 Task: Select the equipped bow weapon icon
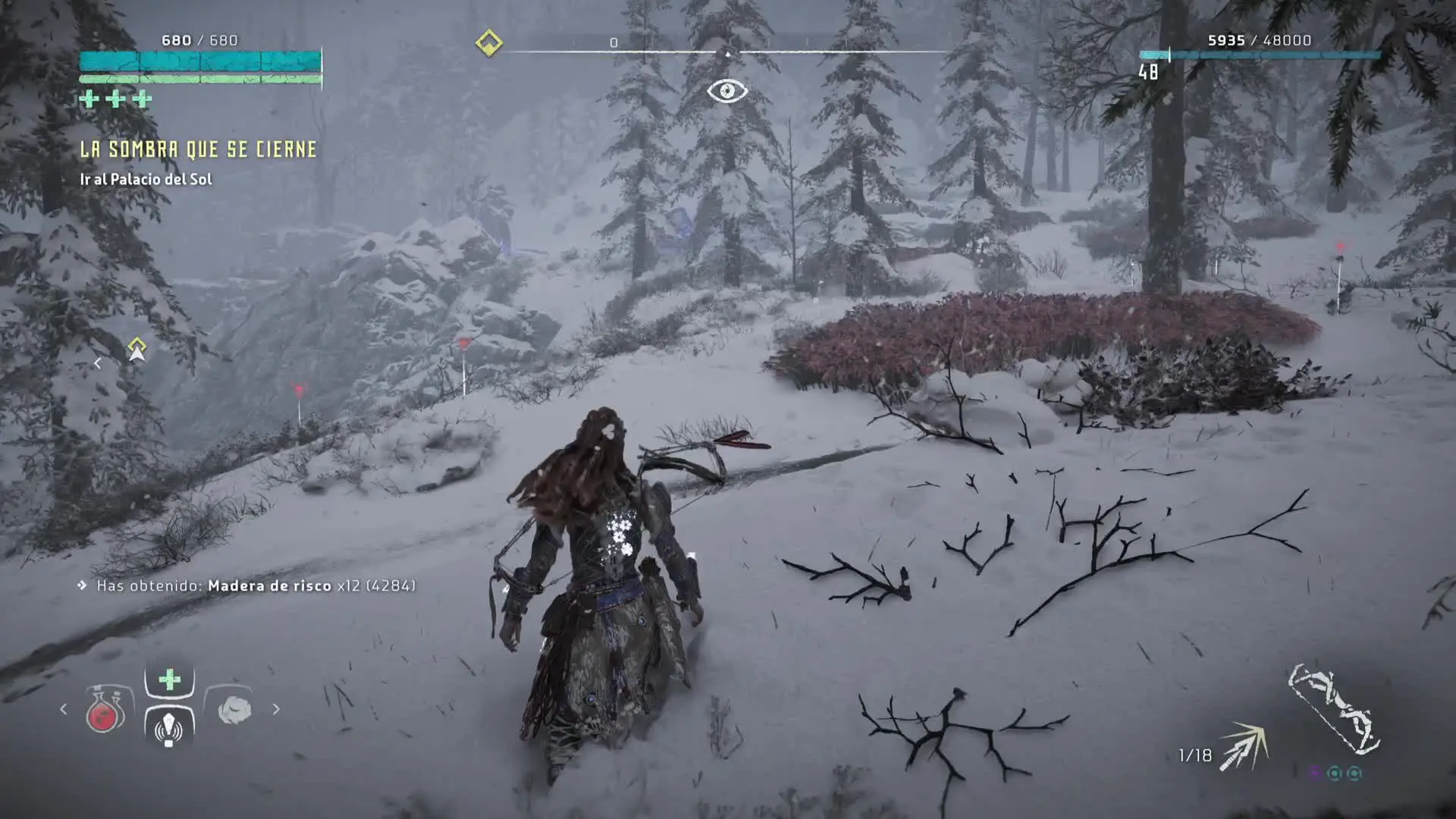tap(1333, 710)
